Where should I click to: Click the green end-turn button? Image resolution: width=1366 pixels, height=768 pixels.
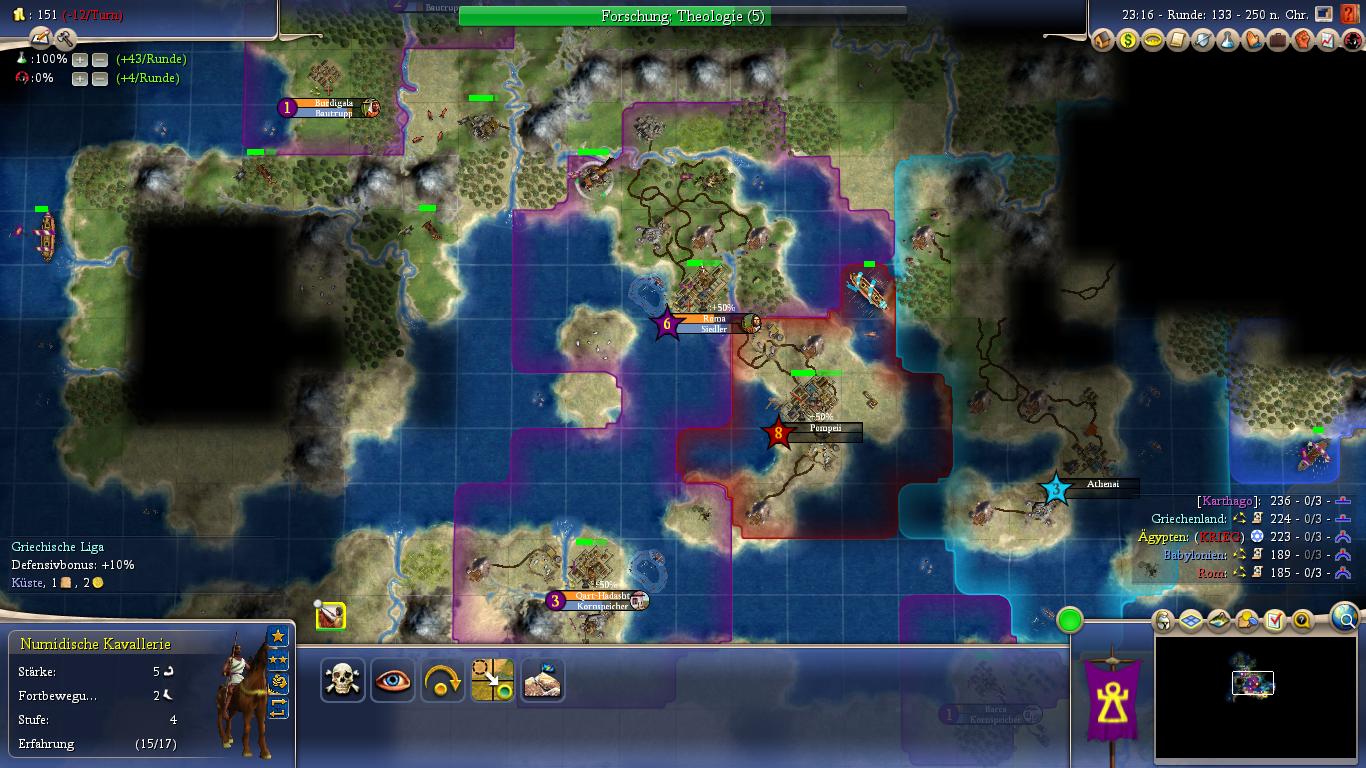pyautogui.click(x=1069, y=620)
